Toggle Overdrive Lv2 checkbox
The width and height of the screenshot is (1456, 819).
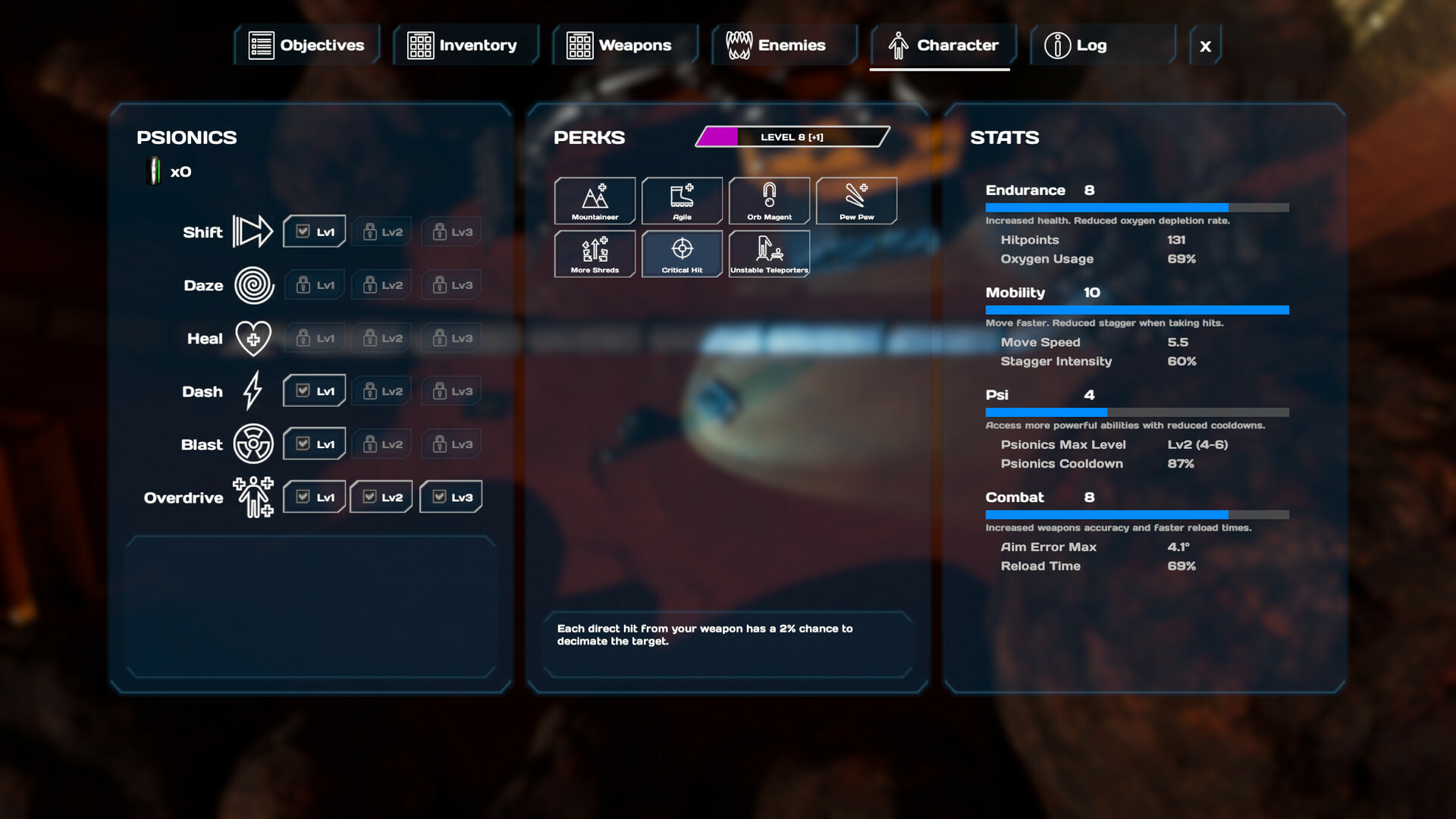click(x=381, y=497)
